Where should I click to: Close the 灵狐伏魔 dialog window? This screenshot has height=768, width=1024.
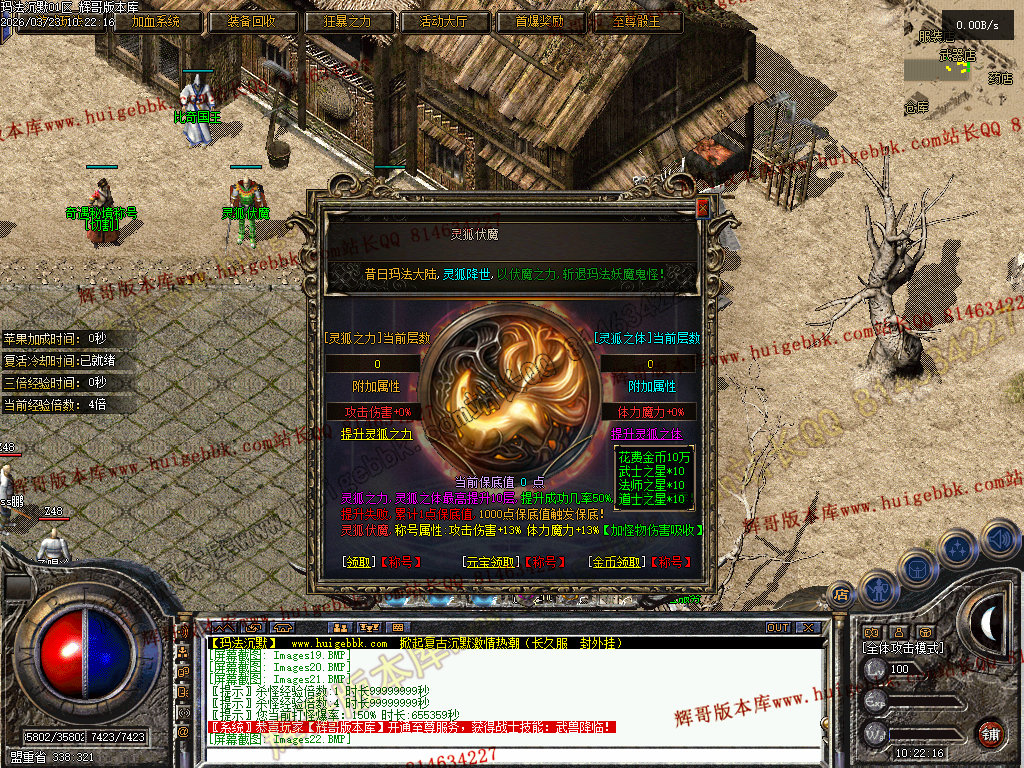click(702, 208)
